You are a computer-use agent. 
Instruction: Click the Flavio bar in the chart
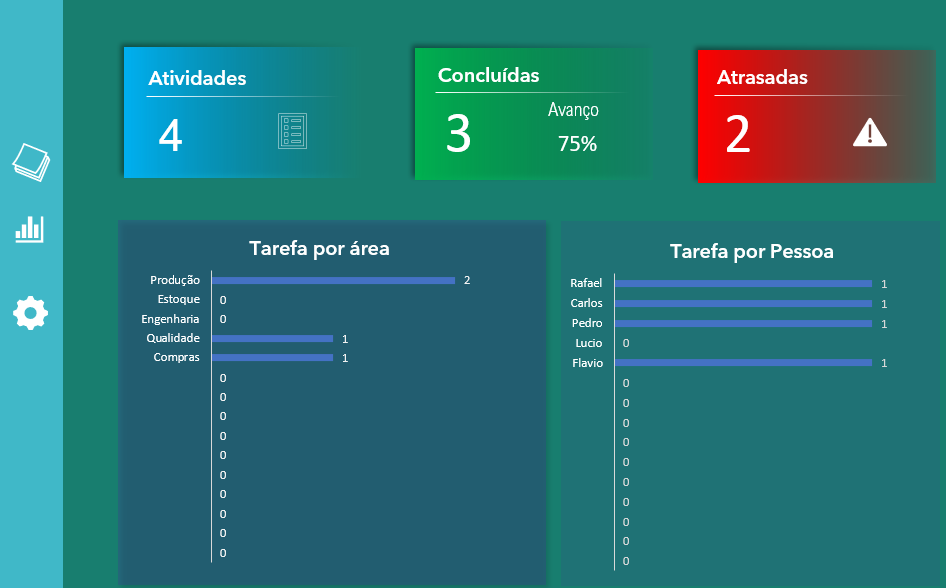743,363
